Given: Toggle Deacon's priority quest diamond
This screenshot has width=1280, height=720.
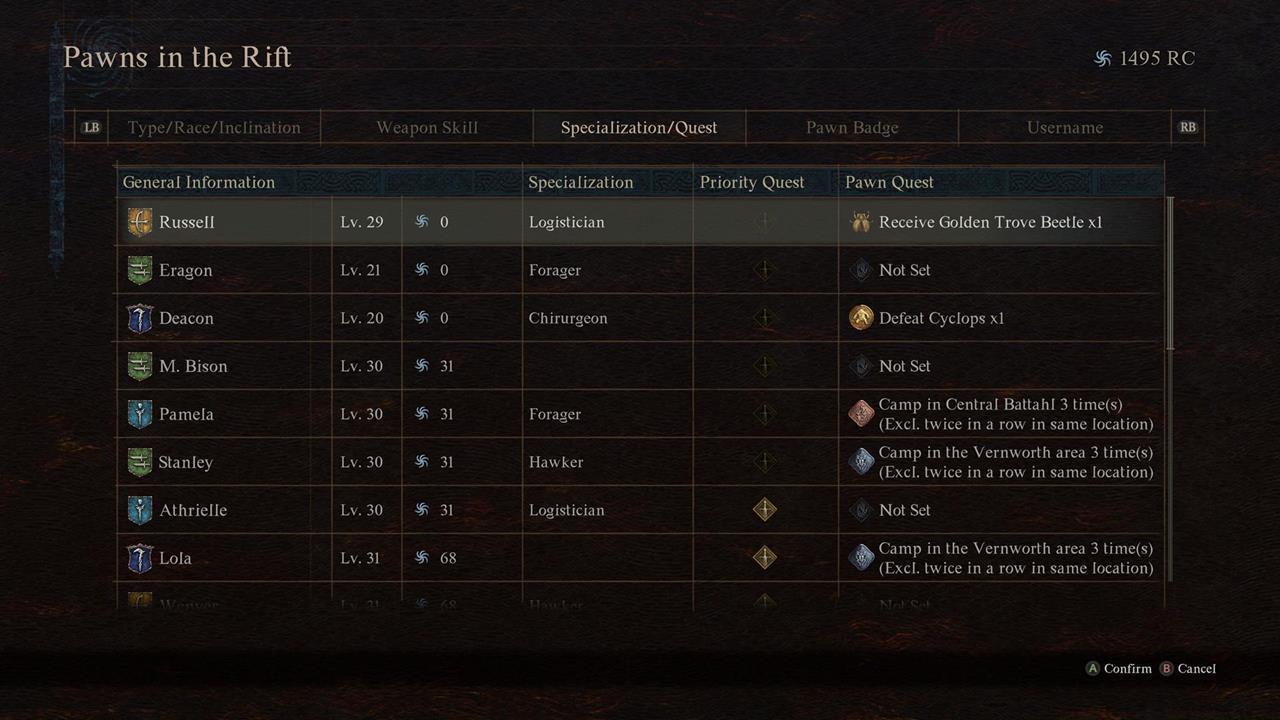Looking at the screenshot, I should (764, 317).
